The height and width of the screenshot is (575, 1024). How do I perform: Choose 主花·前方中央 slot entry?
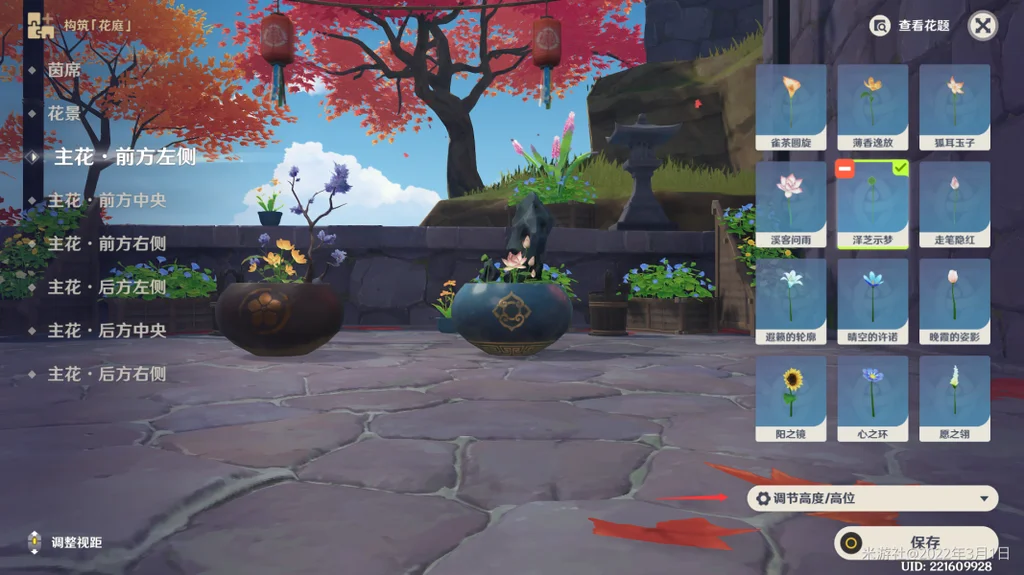click(x=106, y=200)
